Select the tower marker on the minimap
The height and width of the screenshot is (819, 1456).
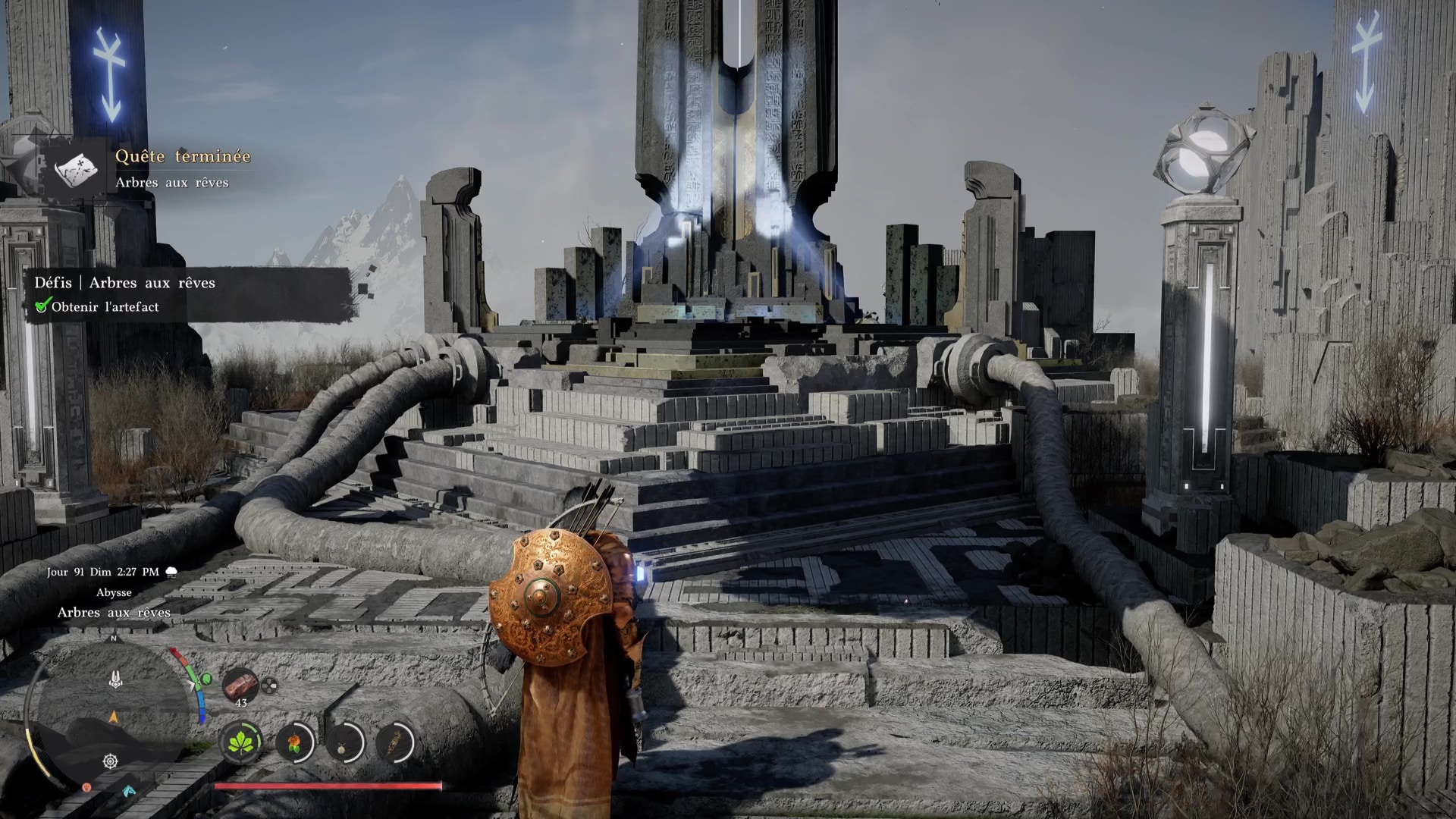coord(115,679)
